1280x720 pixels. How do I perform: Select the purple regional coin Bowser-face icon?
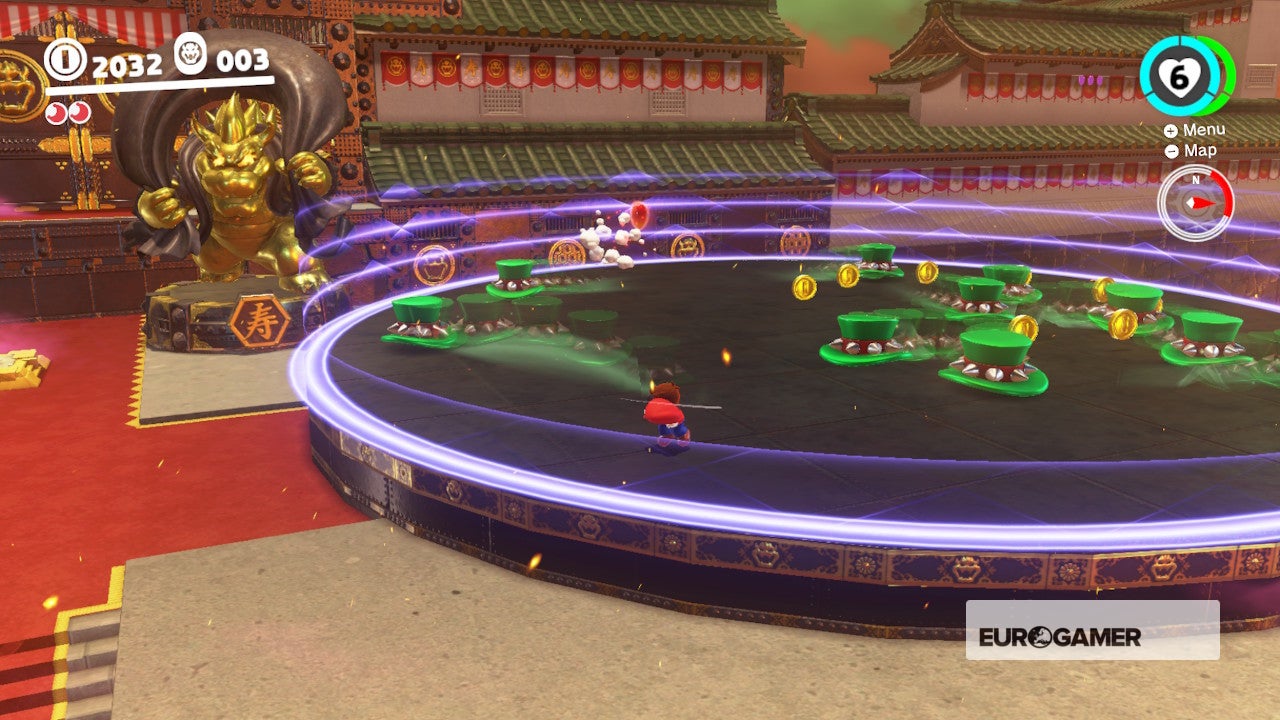click(x=189, y=55)
